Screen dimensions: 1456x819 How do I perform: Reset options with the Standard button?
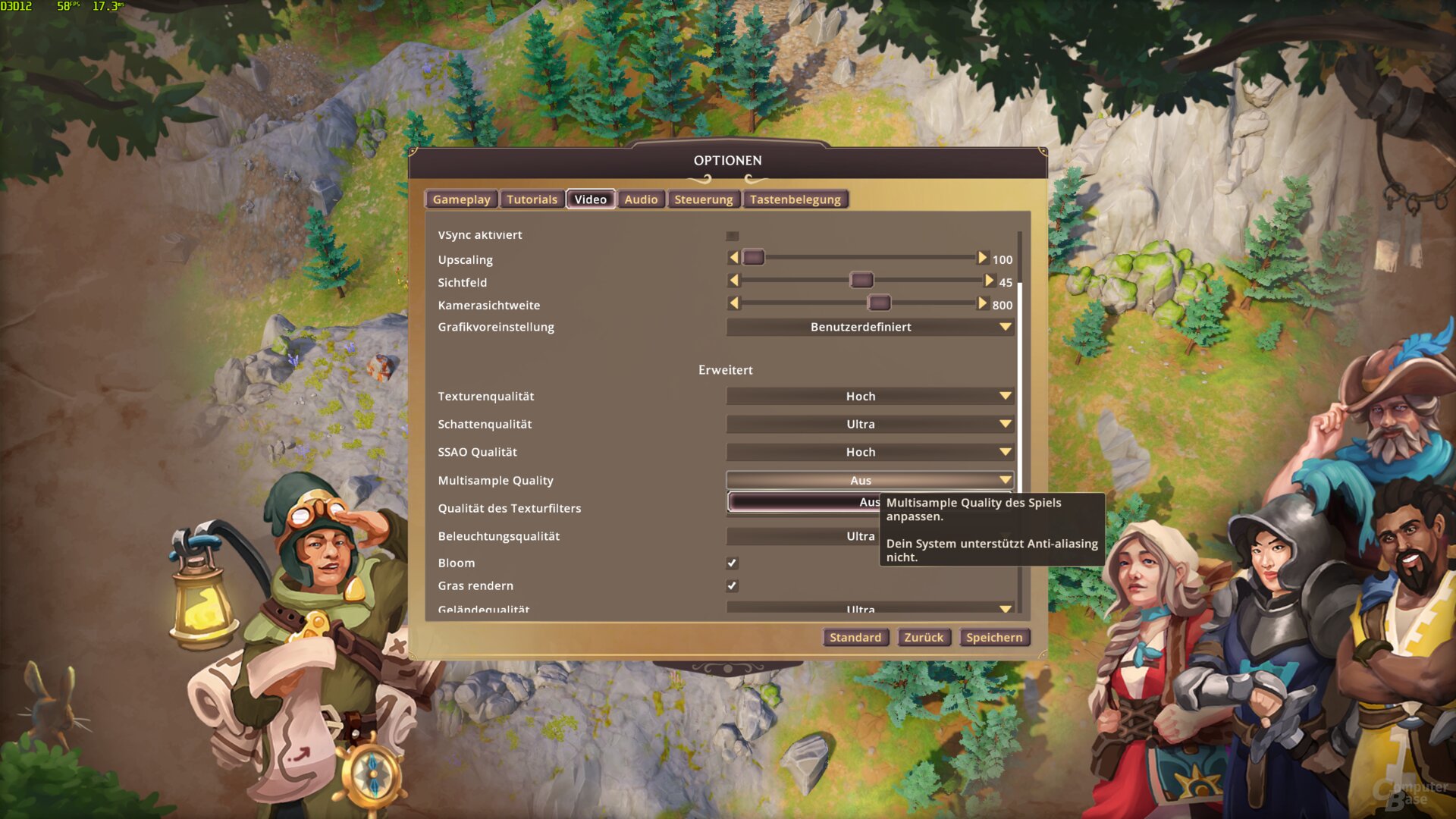click(x=855, y=638)
